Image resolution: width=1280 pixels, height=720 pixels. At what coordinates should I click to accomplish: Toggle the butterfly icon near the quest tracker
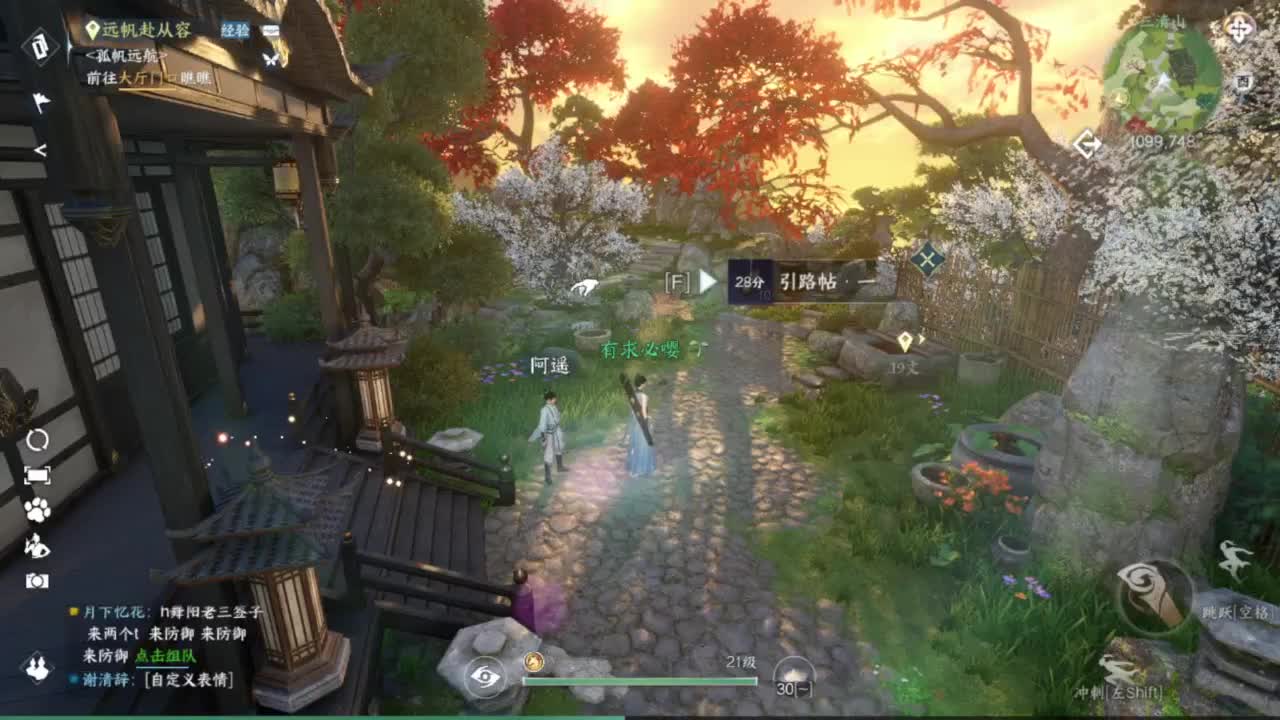pos(270,60)
